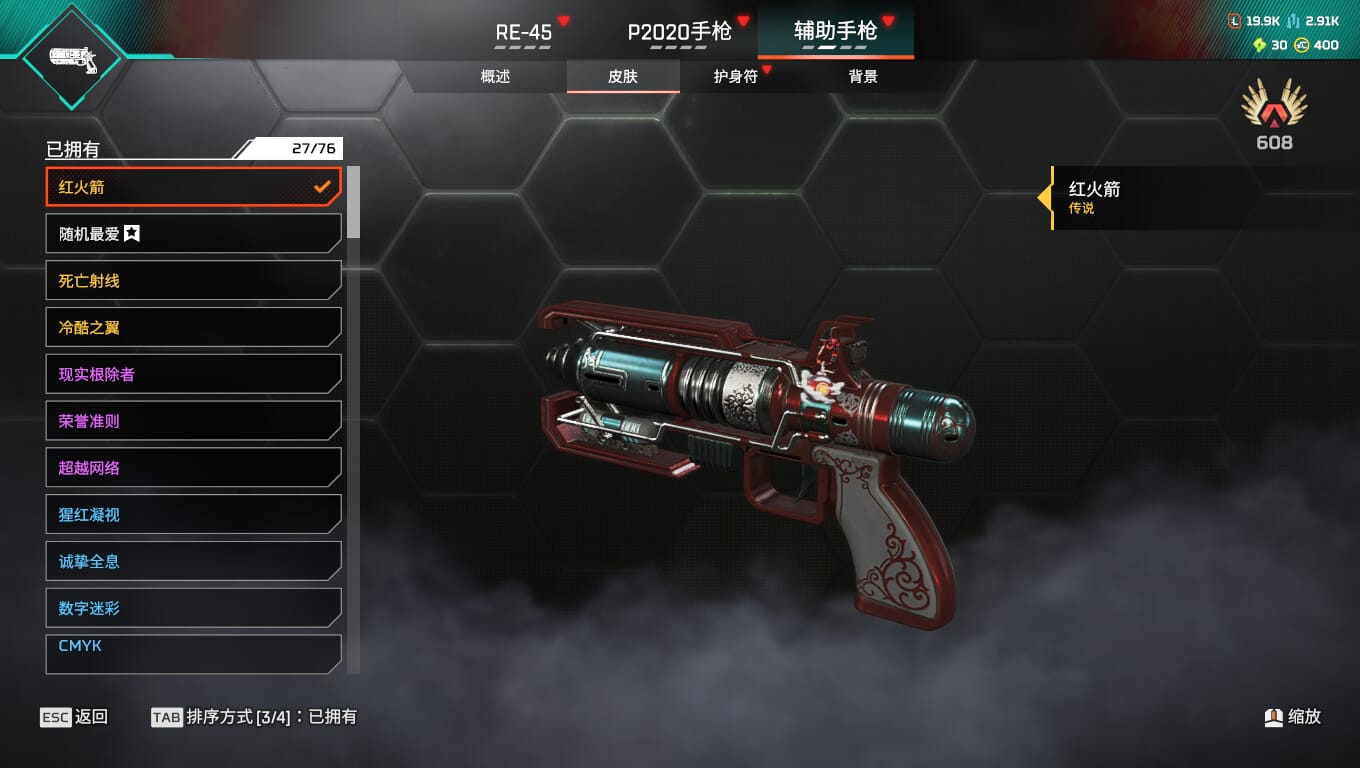1360x768 pixels.
Task: Open the P2020手枪 weapon tab
Action: coord(679,32)
